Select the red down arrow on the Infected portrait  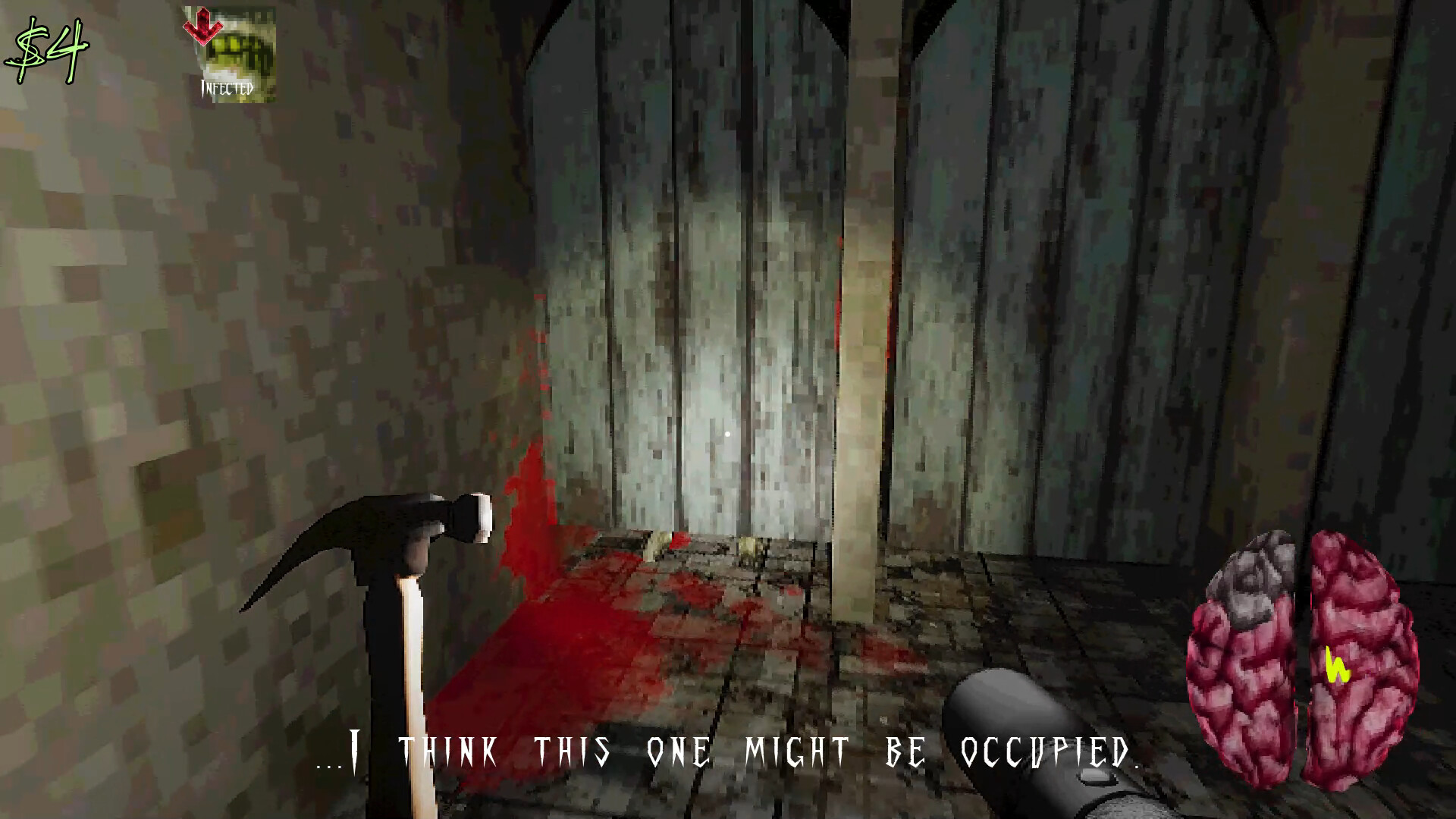tap(203, 27)
